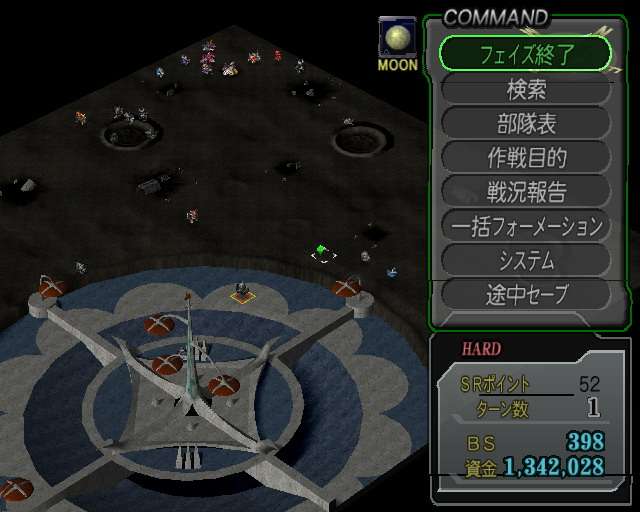The width and height of the screenshot is (640, 512).
Task: View the 戦況報告 battle report
Action: tap(525, 191)
